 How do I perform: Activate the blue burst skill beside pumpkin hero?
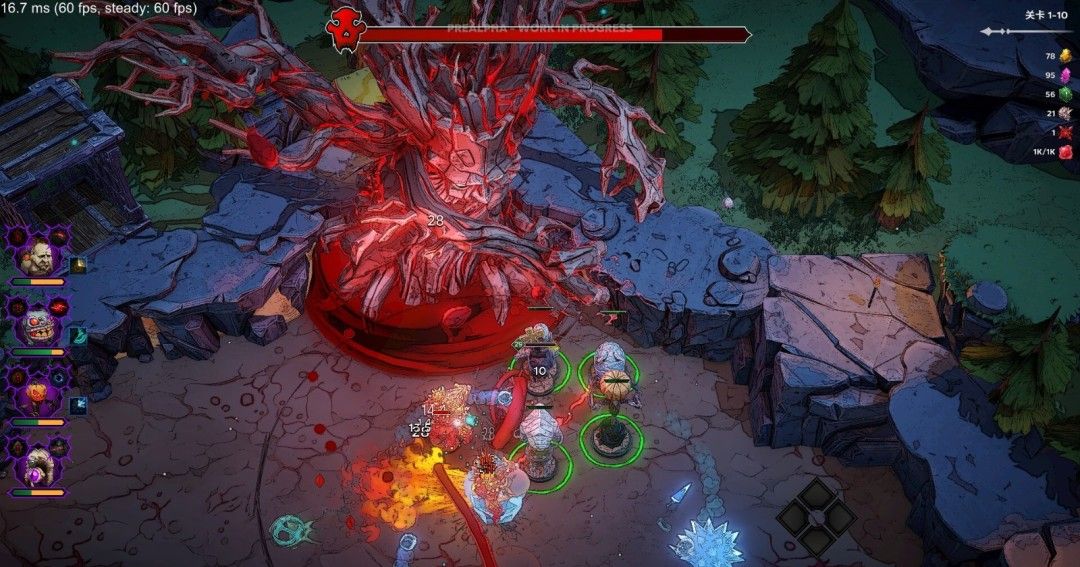79,404
